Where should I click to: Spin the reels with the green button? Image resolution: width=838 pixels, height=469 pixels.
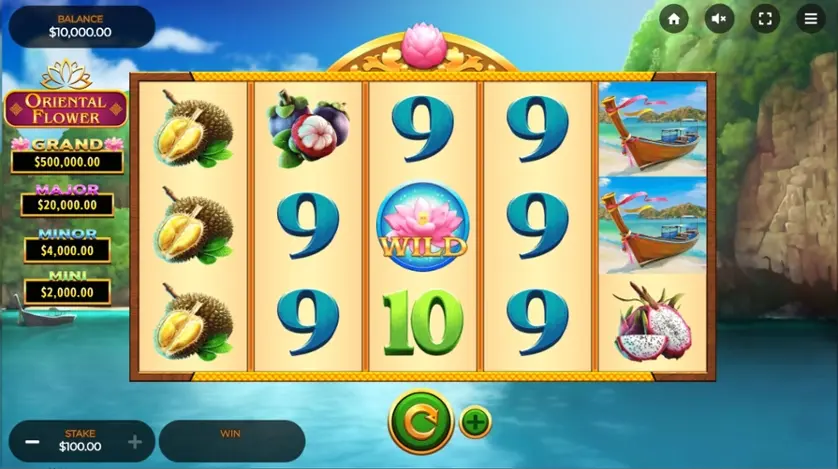tap(421, 421)
